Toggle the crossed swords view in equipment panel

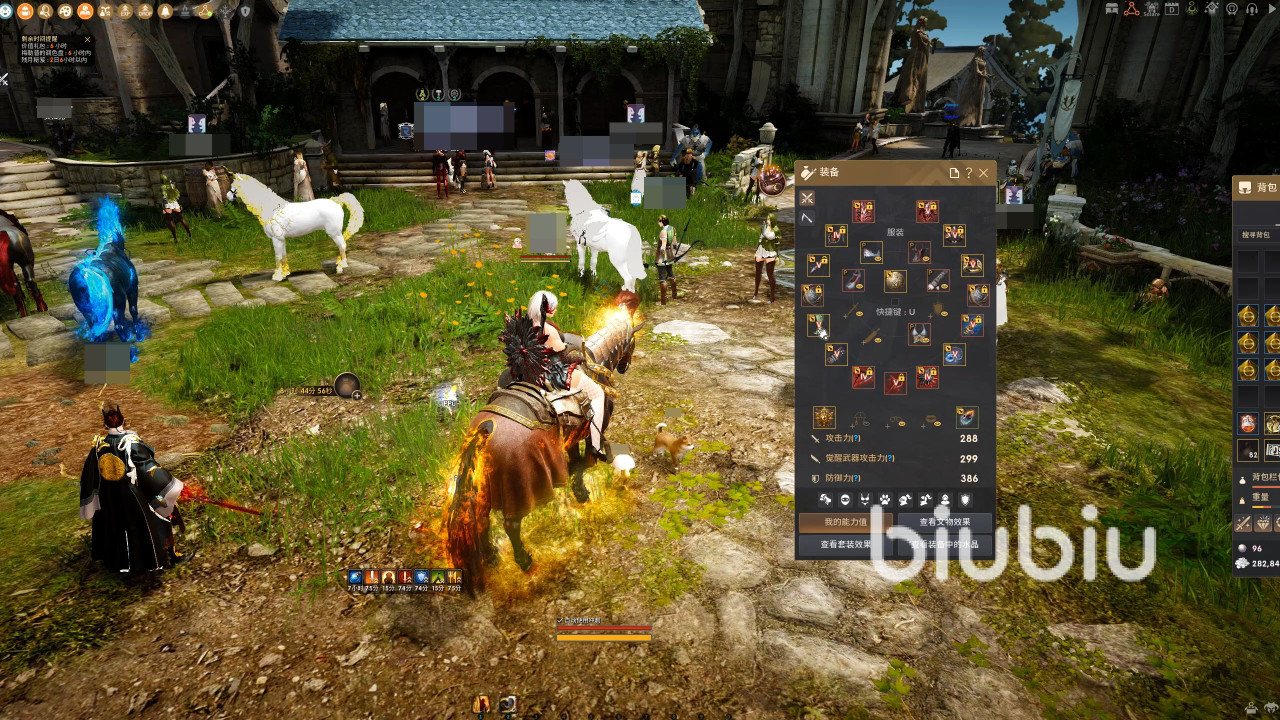pyautogui.click(x=807, y=198)
